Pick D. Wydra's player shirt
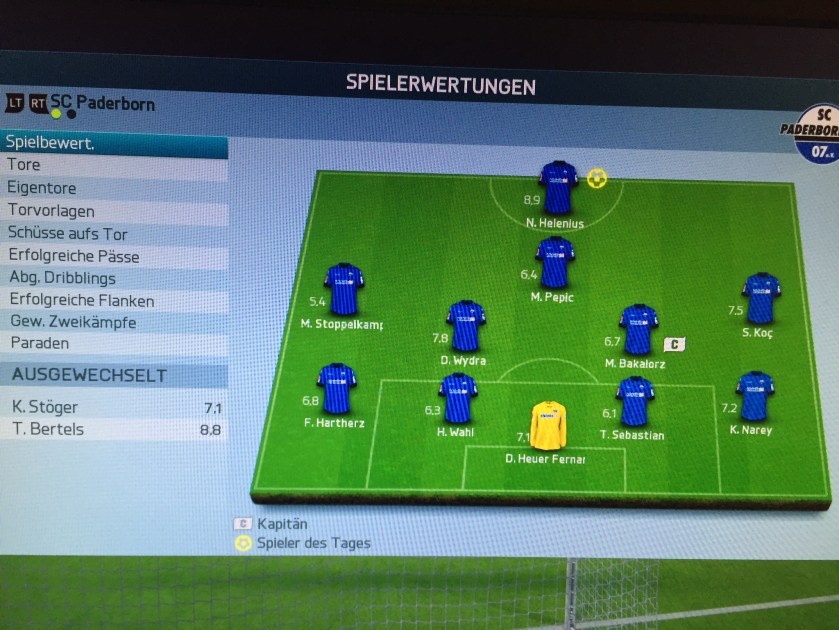 tap(465, 326)
